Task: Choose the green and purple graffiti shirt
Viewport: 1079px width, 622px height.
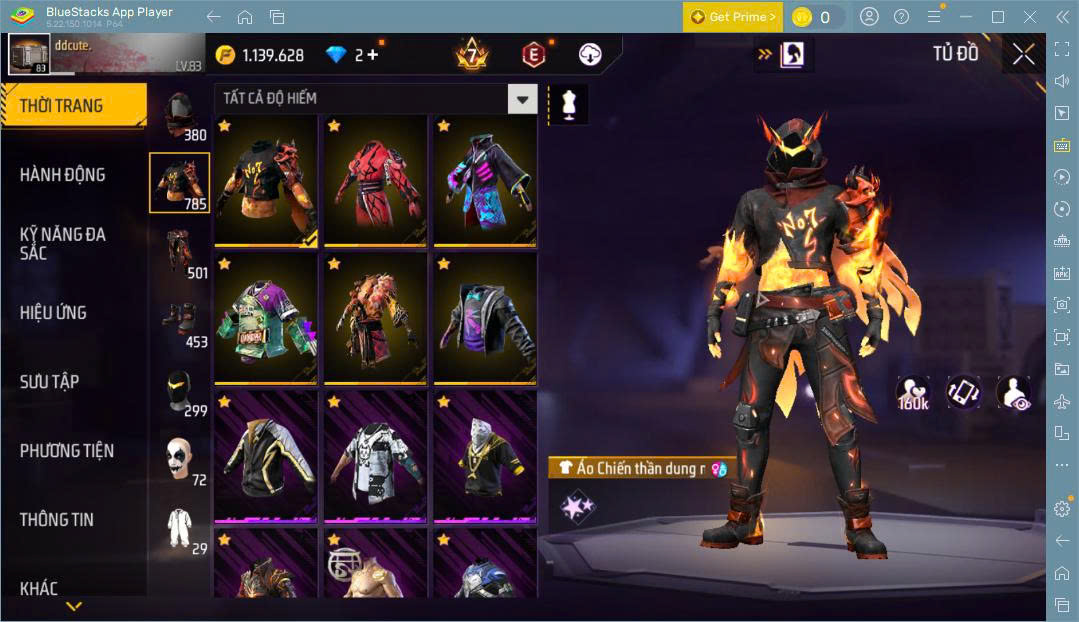Action: coord(265,318)
